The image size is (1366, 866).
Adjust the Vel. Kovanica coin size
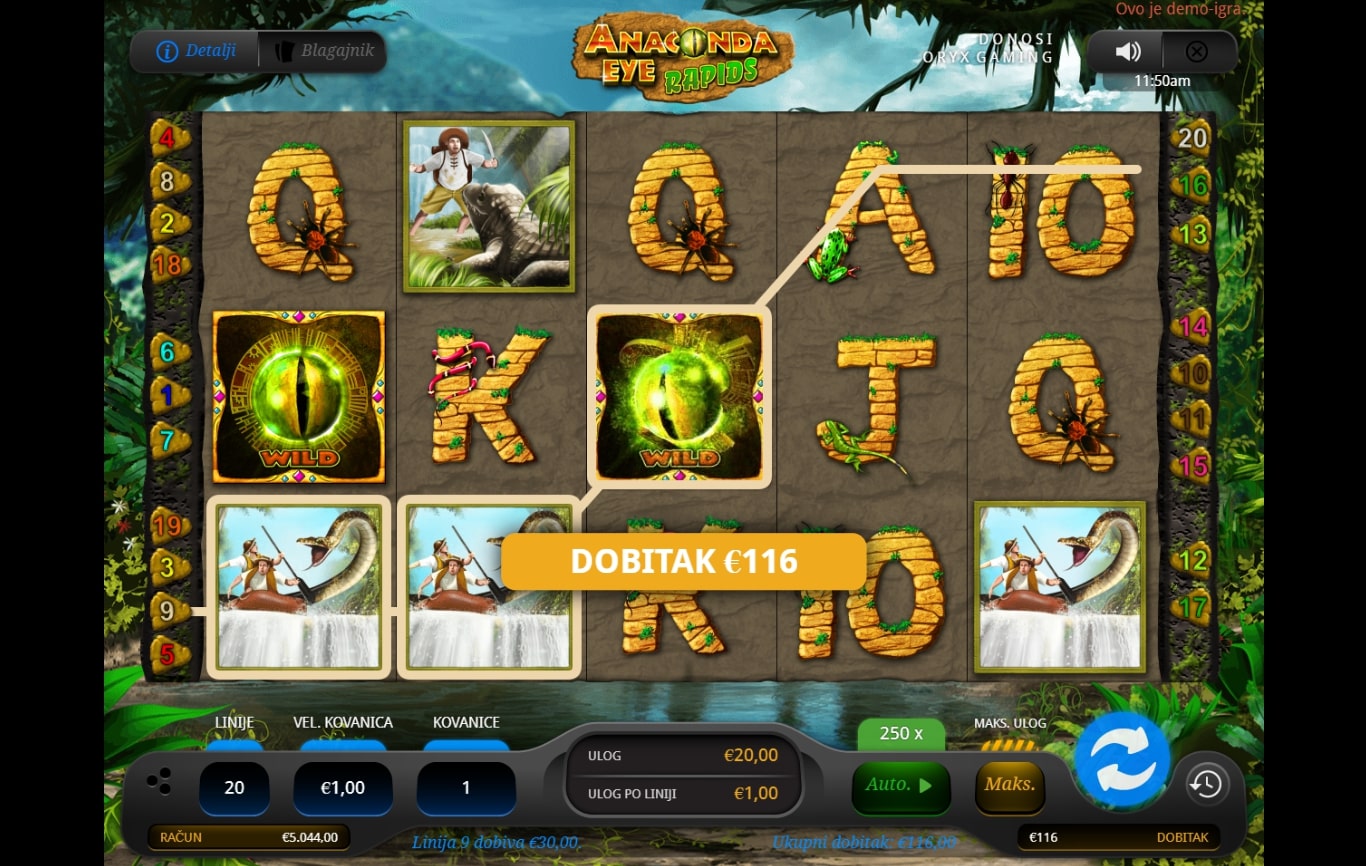(342, 788)
